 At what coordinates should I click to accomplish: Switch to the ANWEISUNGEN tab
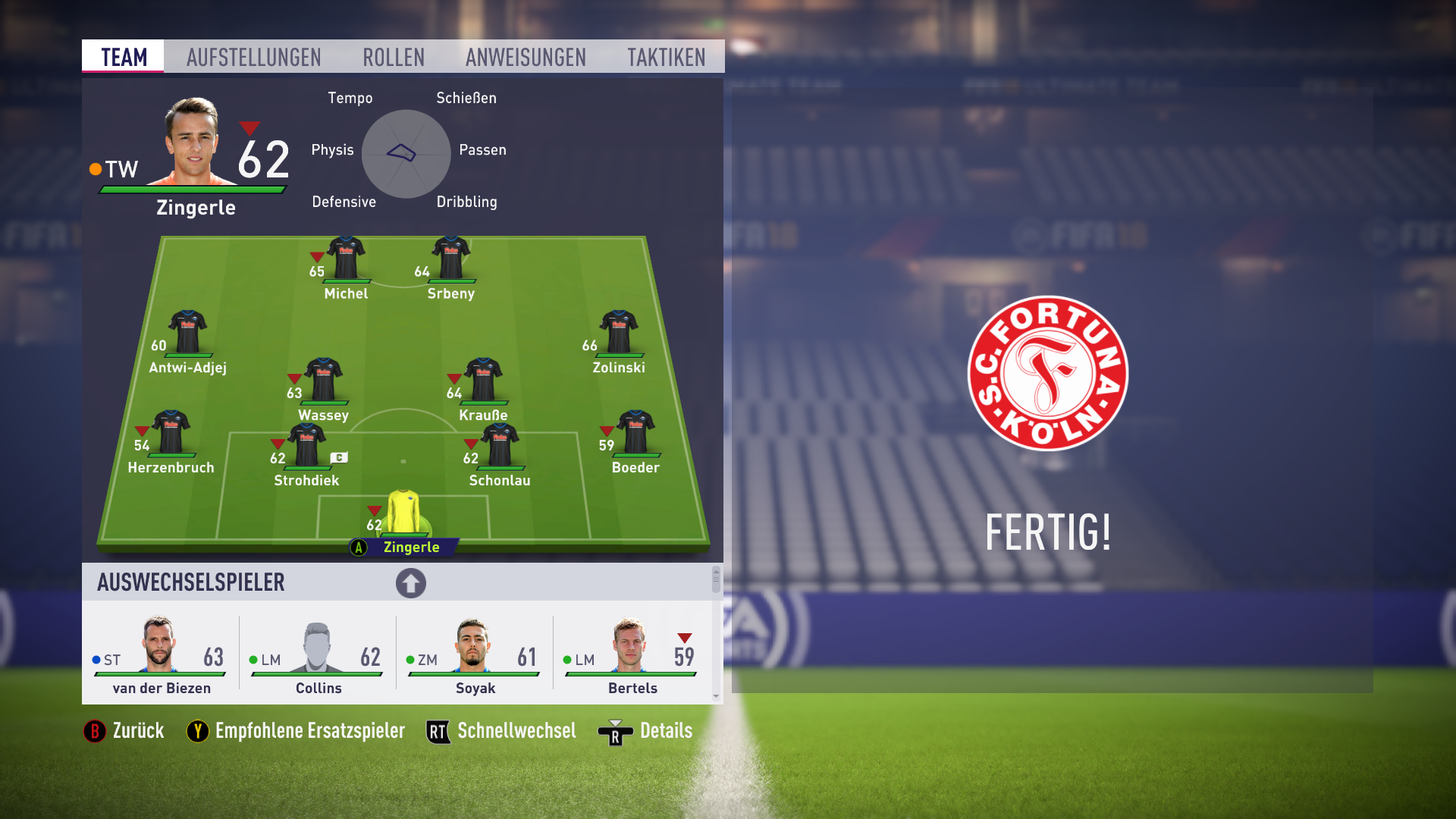click(x=526, y=56)
